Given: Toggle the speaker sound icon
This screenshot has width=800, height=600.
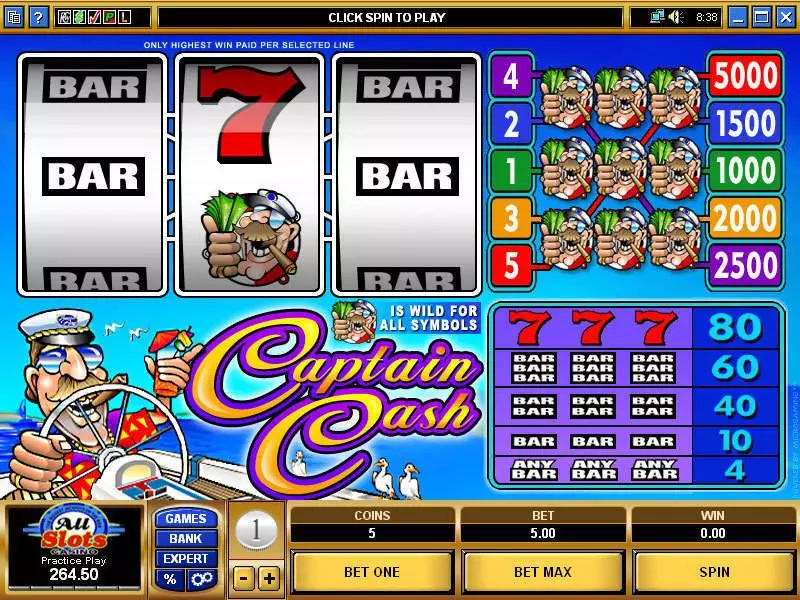Looking at the screenshot, I should 674,17.
